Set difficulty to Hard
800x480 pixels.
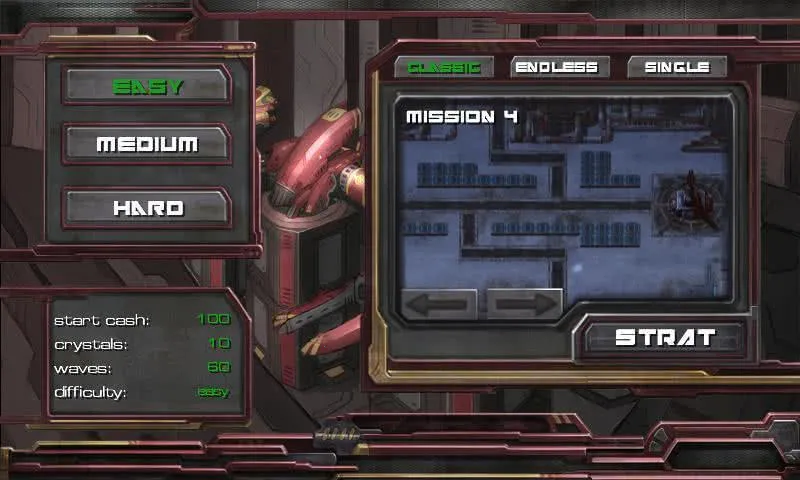[x=147, y=209]
